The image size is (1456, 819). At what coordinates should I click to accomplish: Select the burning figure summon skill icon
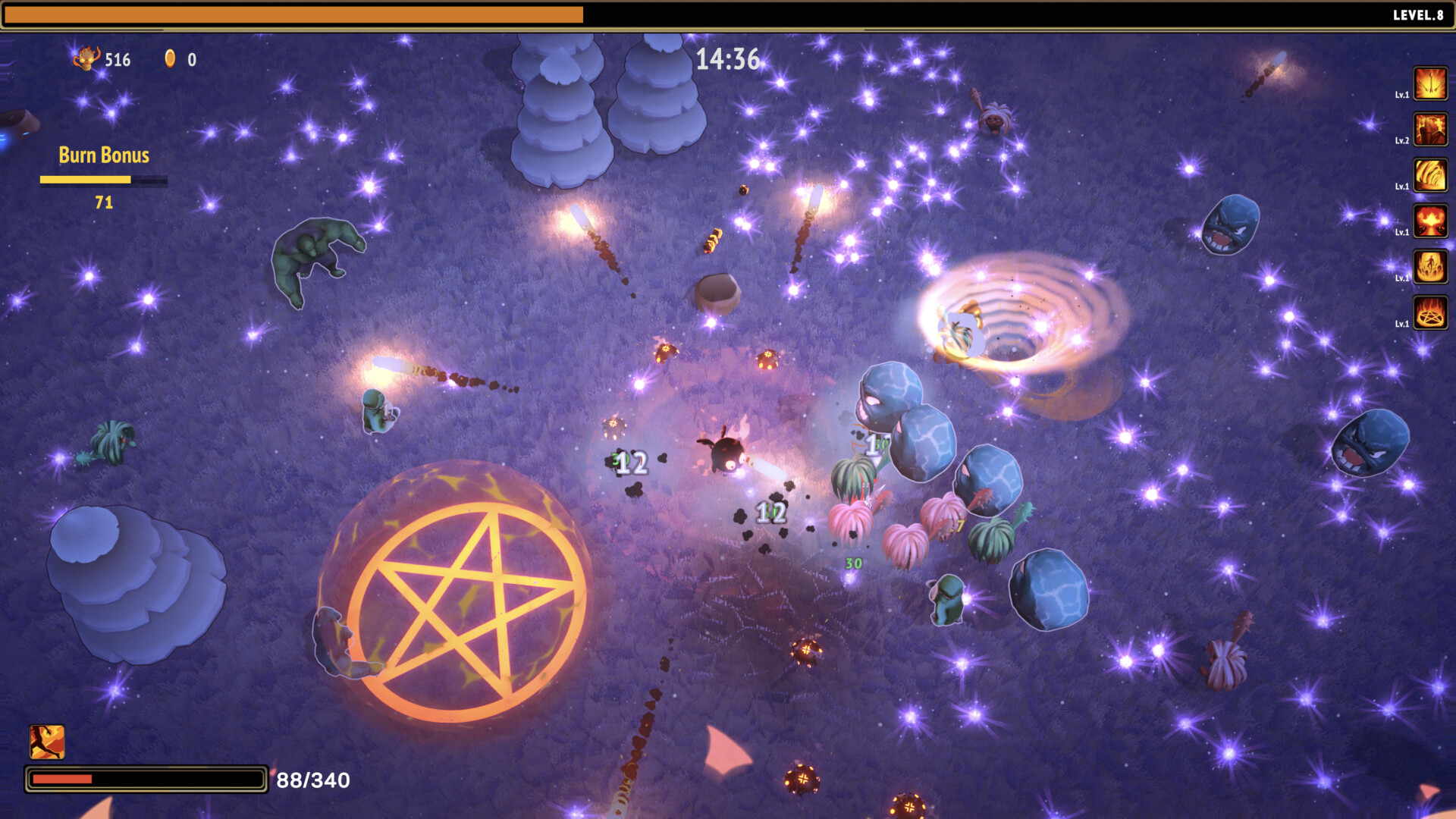1430,265
